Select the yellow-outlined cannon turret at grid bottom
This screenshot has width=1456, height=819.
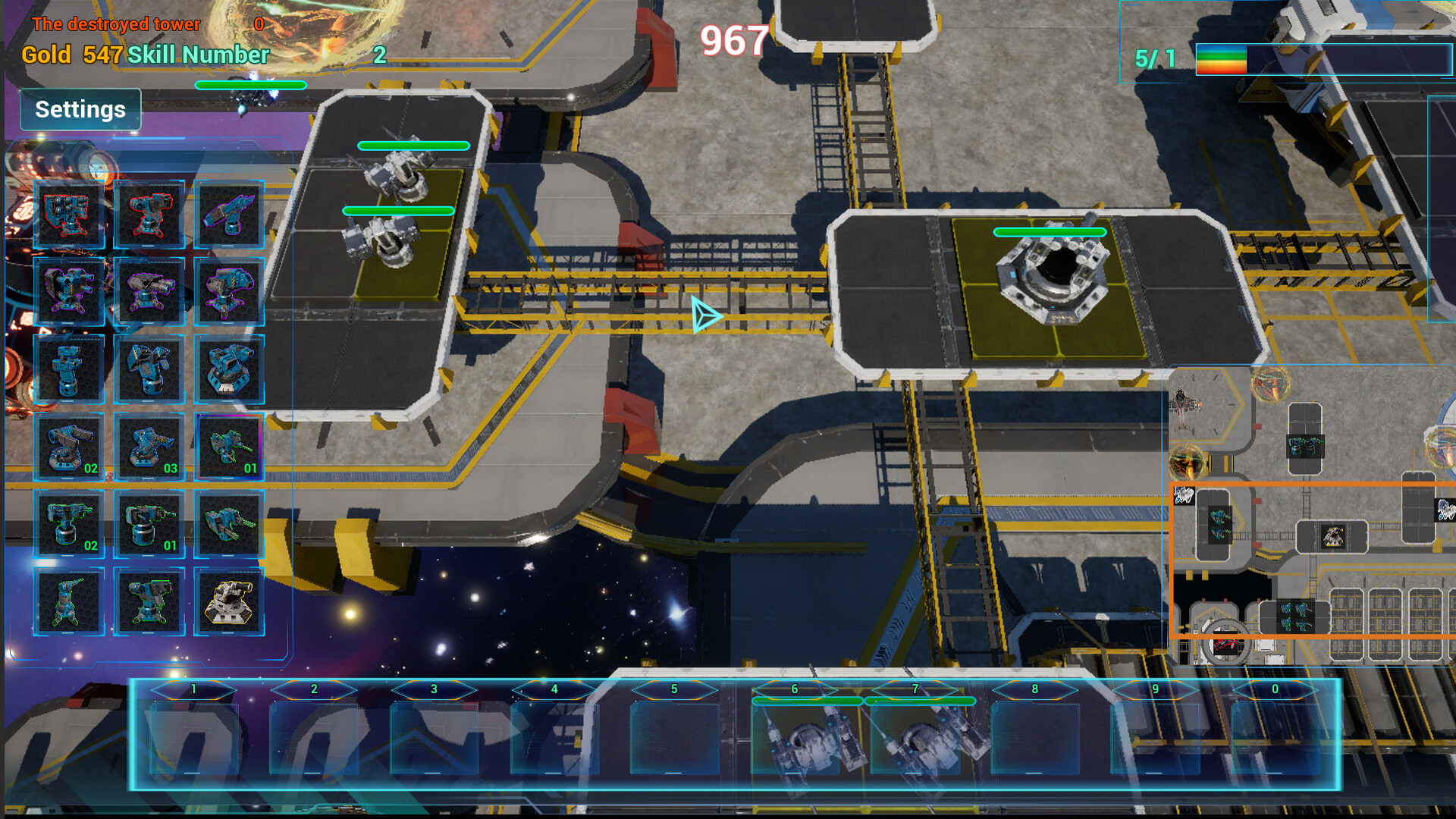pos(230,603)
